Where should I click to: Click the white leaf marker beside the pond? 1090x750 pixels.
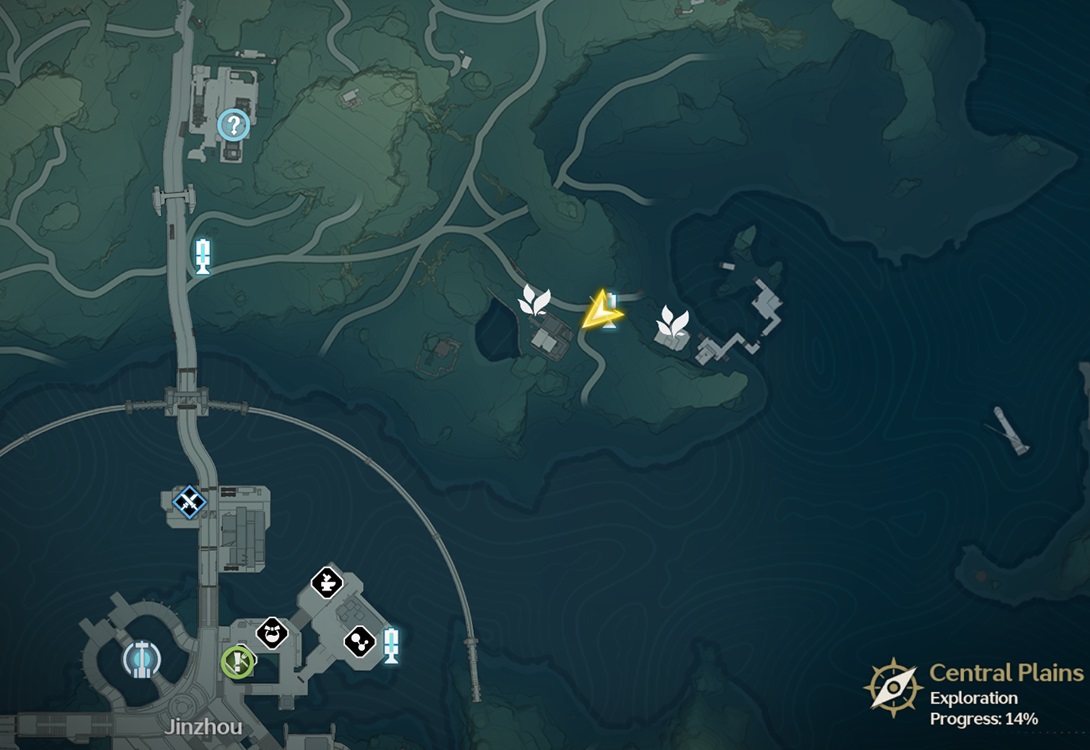(x=535, y=300)
